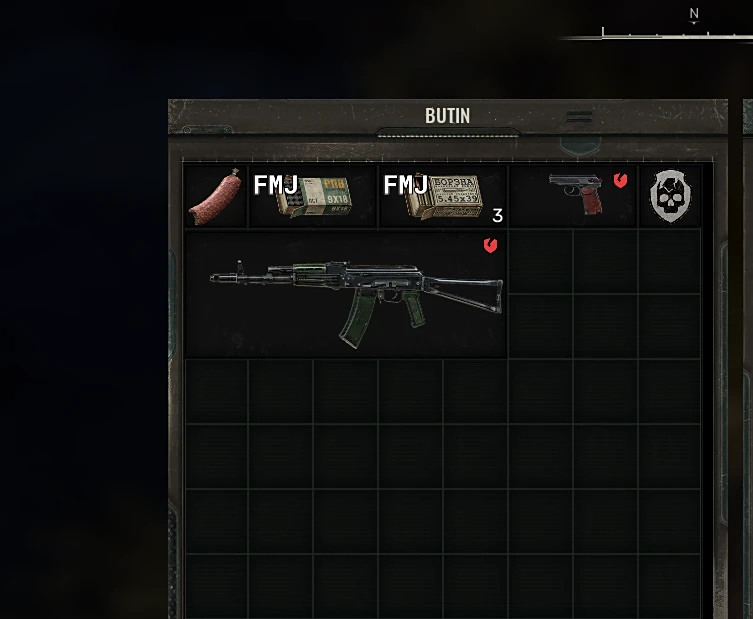Screen dimensions: 753x619
Task: Select the AK-74 assault rifle
Action: [355, 295]
